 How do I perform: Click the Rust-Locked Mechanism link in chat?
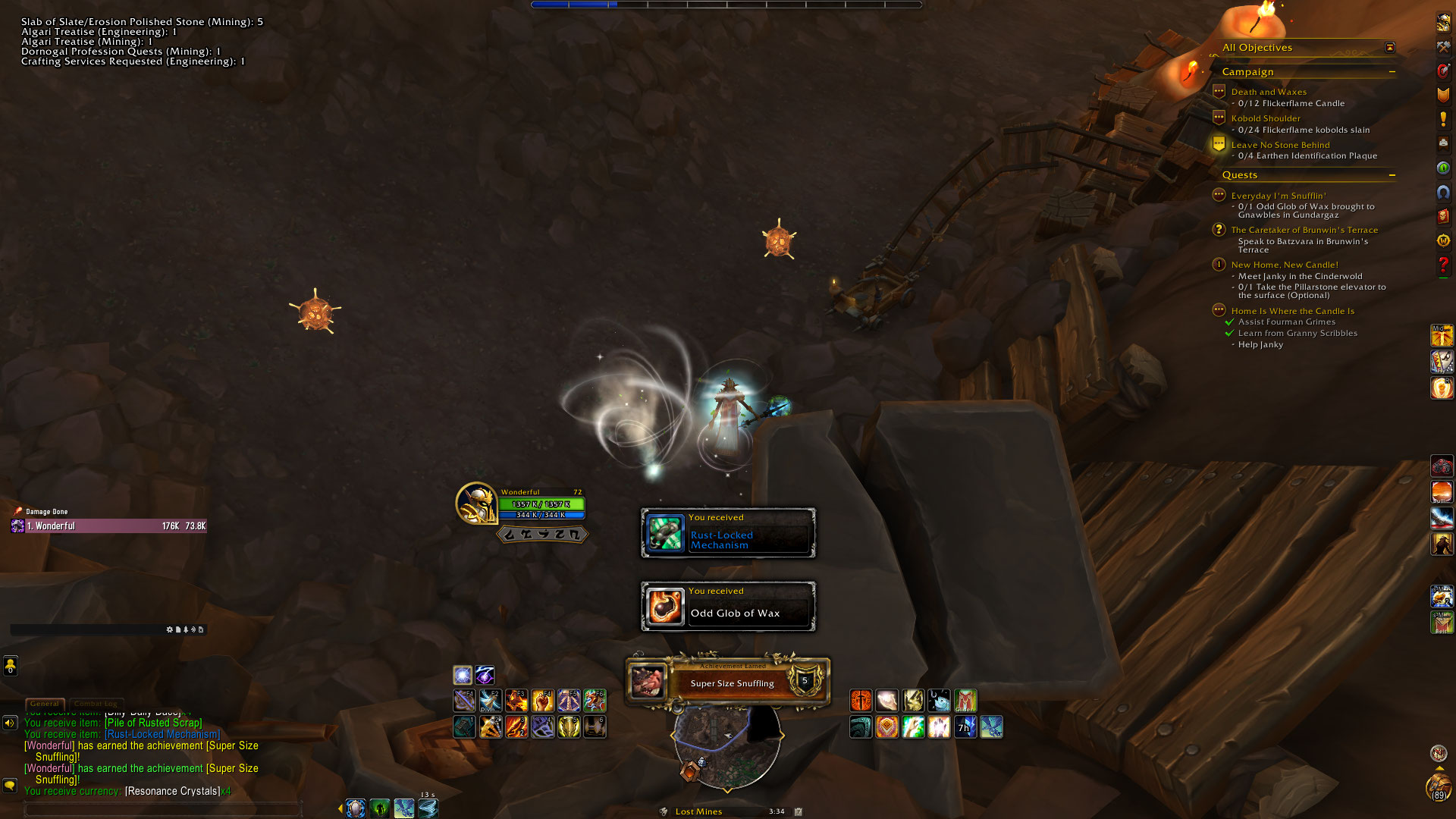[x=162, y=734]
